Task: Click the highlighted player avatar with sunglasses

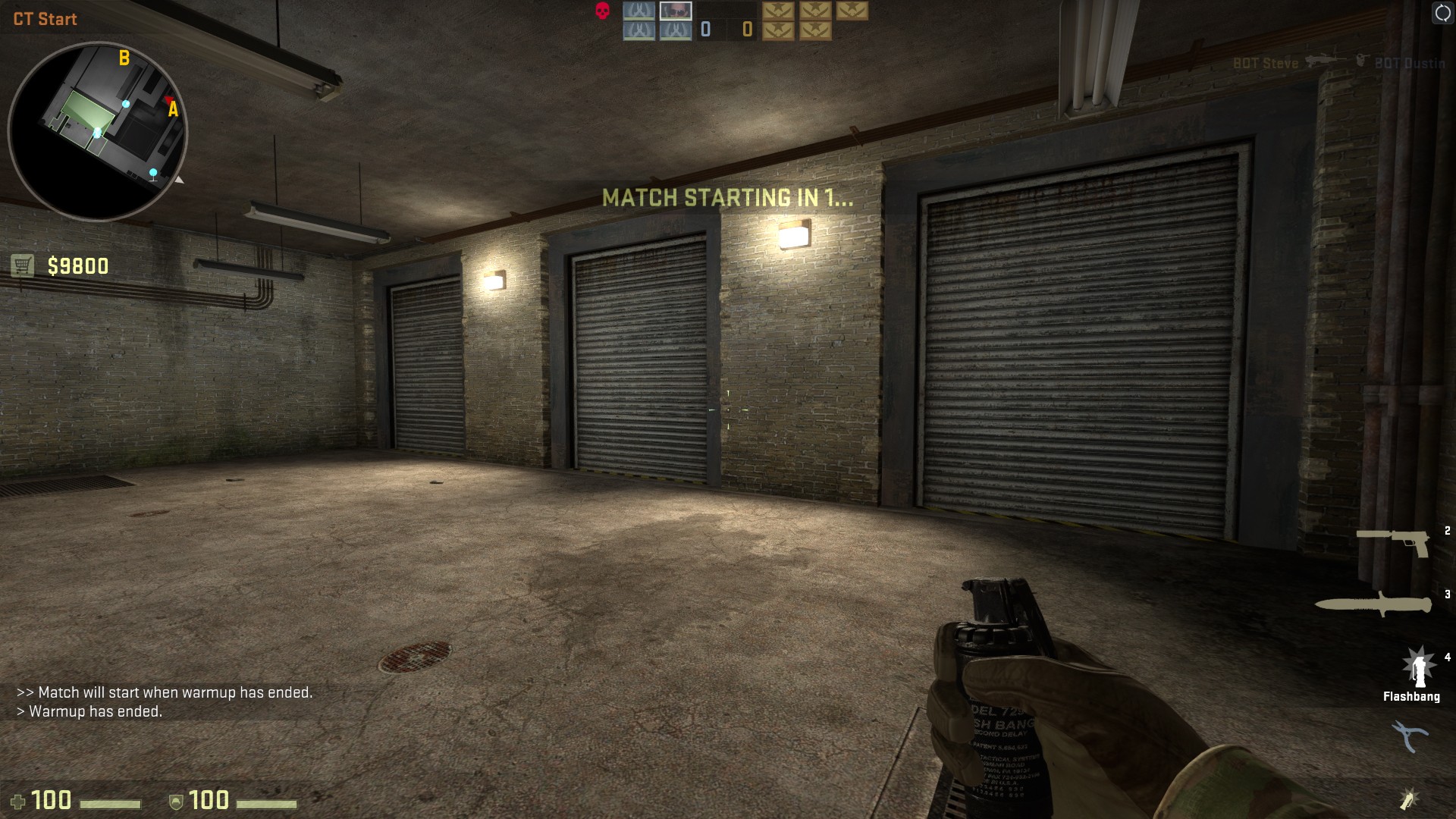Action: pos(676,10)
